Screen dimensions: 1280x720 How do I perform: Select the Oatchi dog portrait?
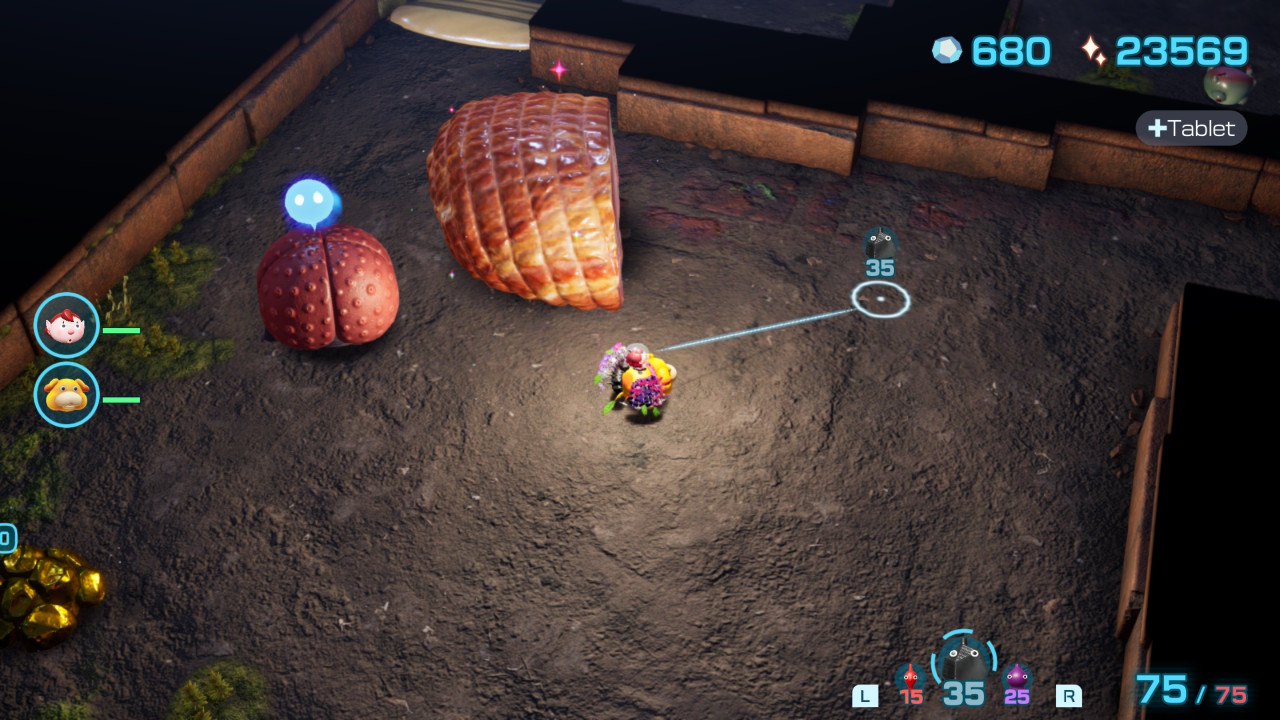coord(67,395)
